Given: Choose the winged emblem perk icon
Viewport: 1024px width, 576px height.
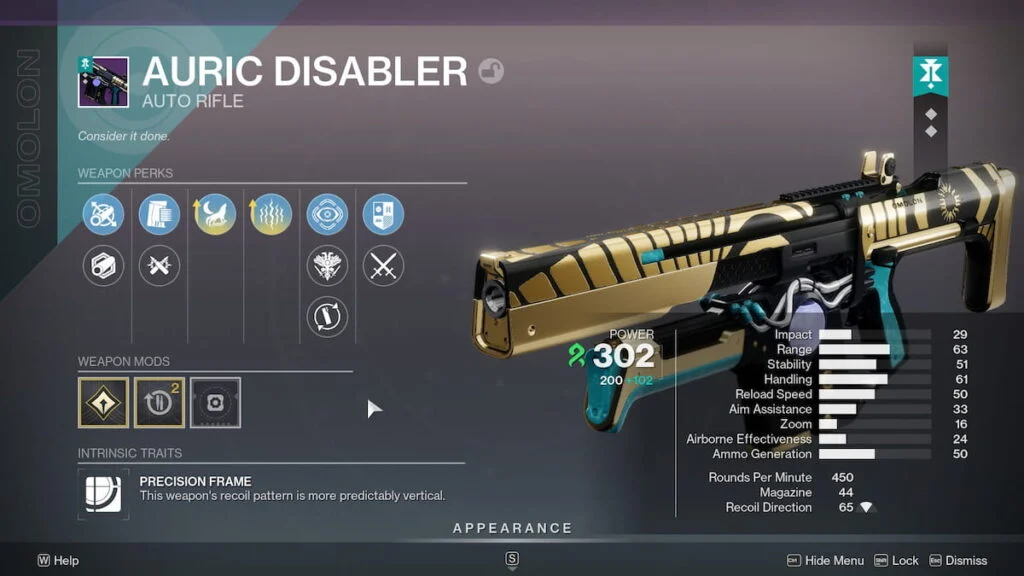Looking at the screenshot, I should [327, 266].
